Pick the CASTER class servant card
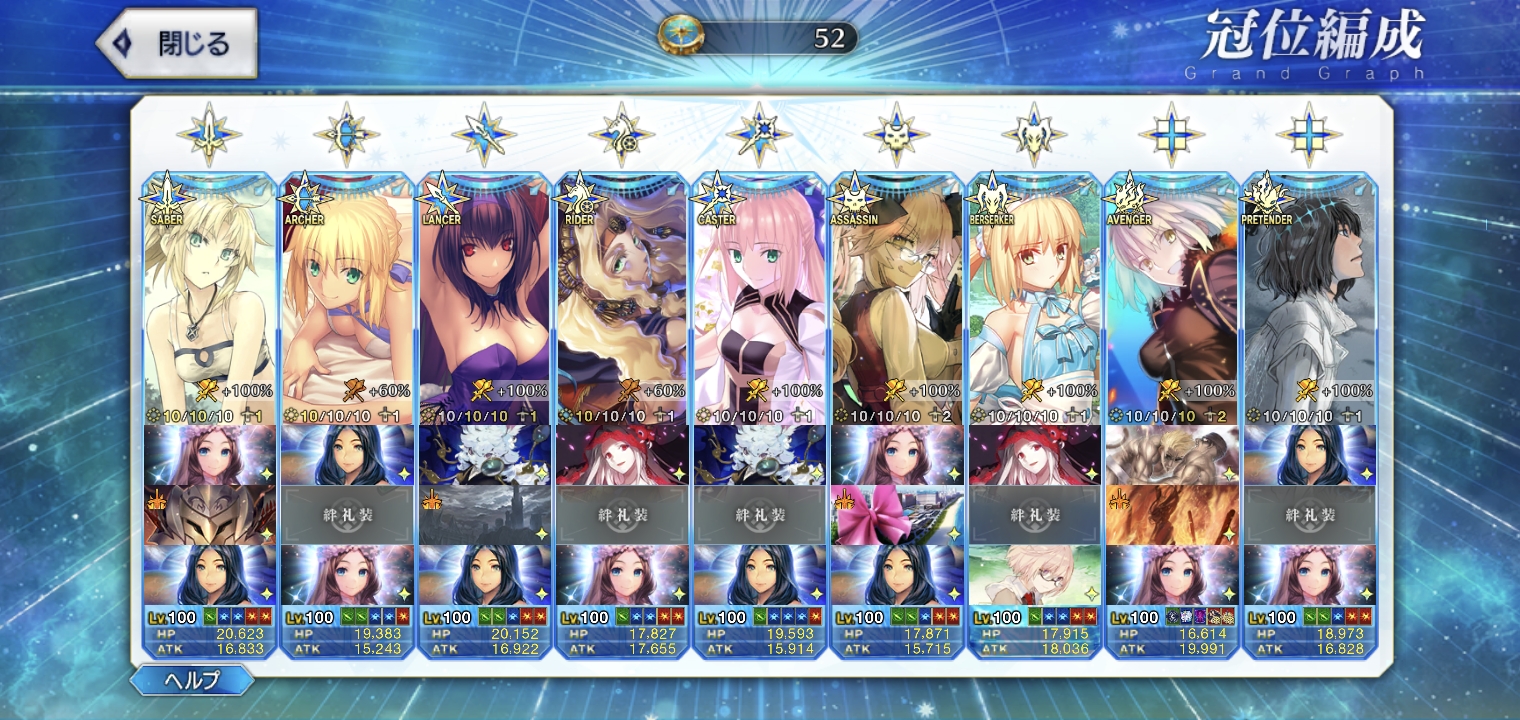Viewport: 1520px width, 720px height. (759, 300)
